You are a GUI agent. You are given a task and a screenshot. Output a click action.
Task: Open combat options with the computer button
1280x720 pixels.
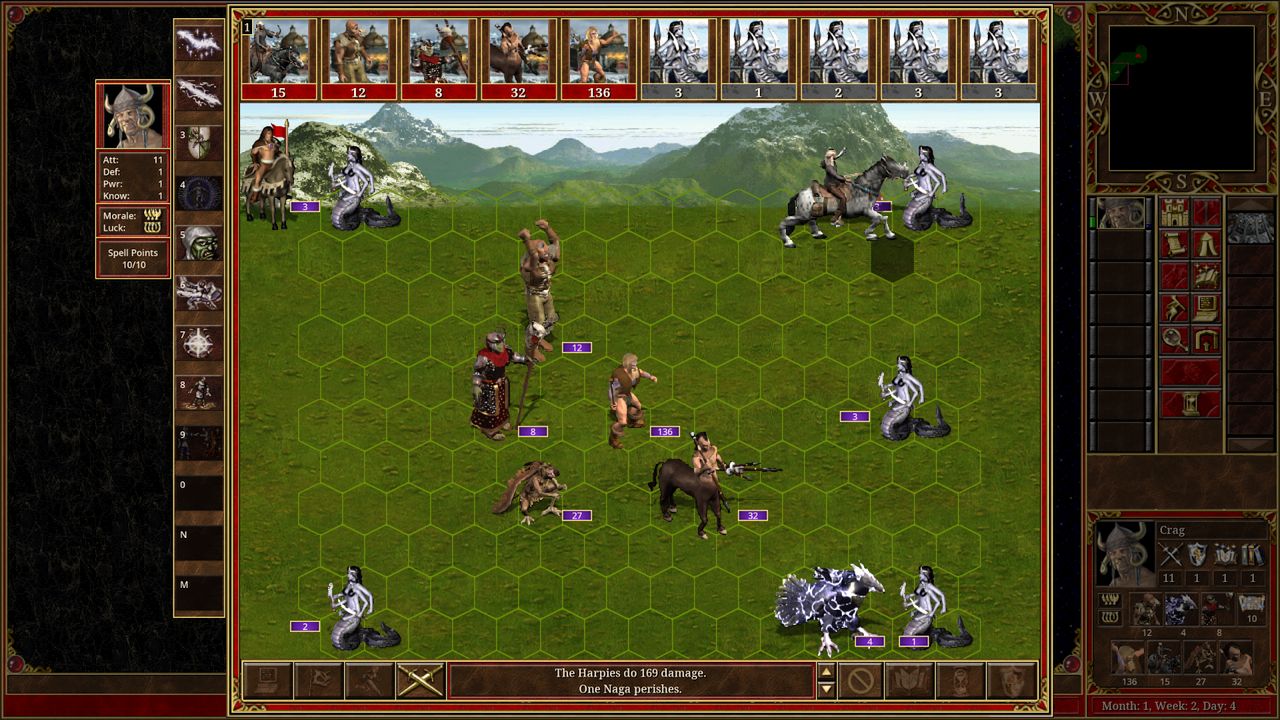[x=267, y=681]
